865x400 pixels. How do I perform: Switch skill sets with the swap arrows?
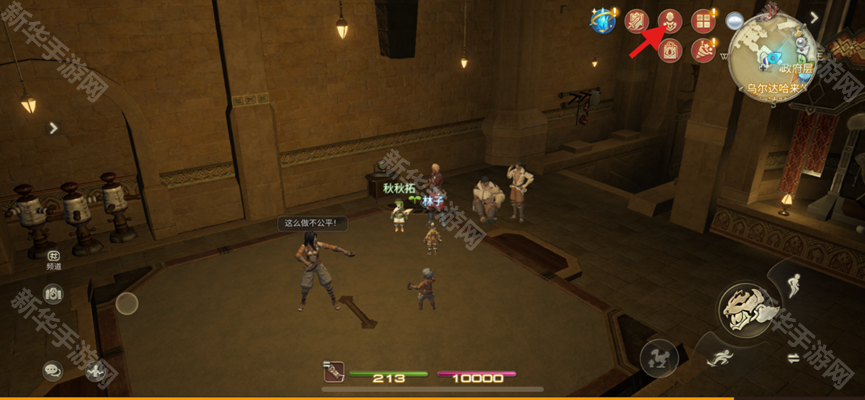pos(793,358)
